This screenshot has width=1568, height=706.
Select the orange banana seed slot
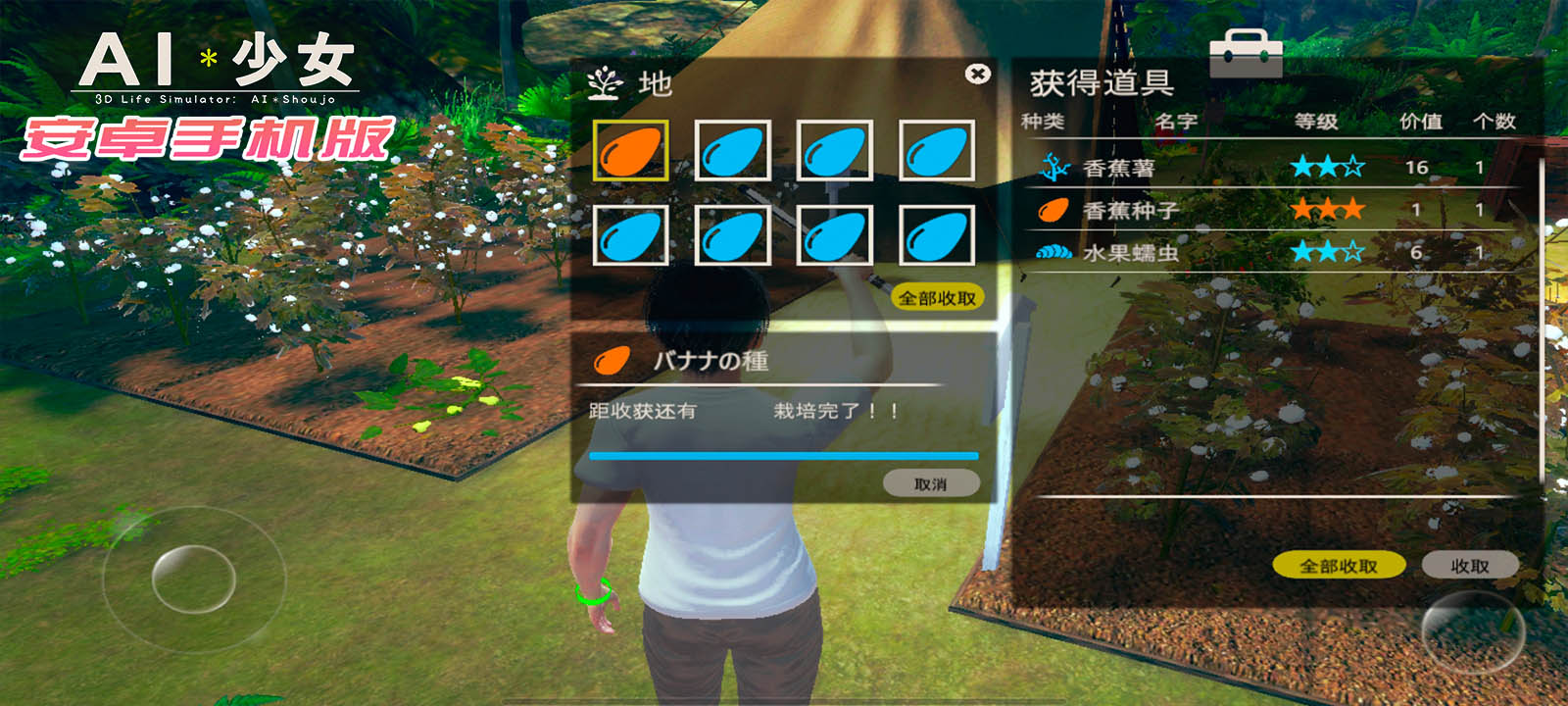(630, 151)
